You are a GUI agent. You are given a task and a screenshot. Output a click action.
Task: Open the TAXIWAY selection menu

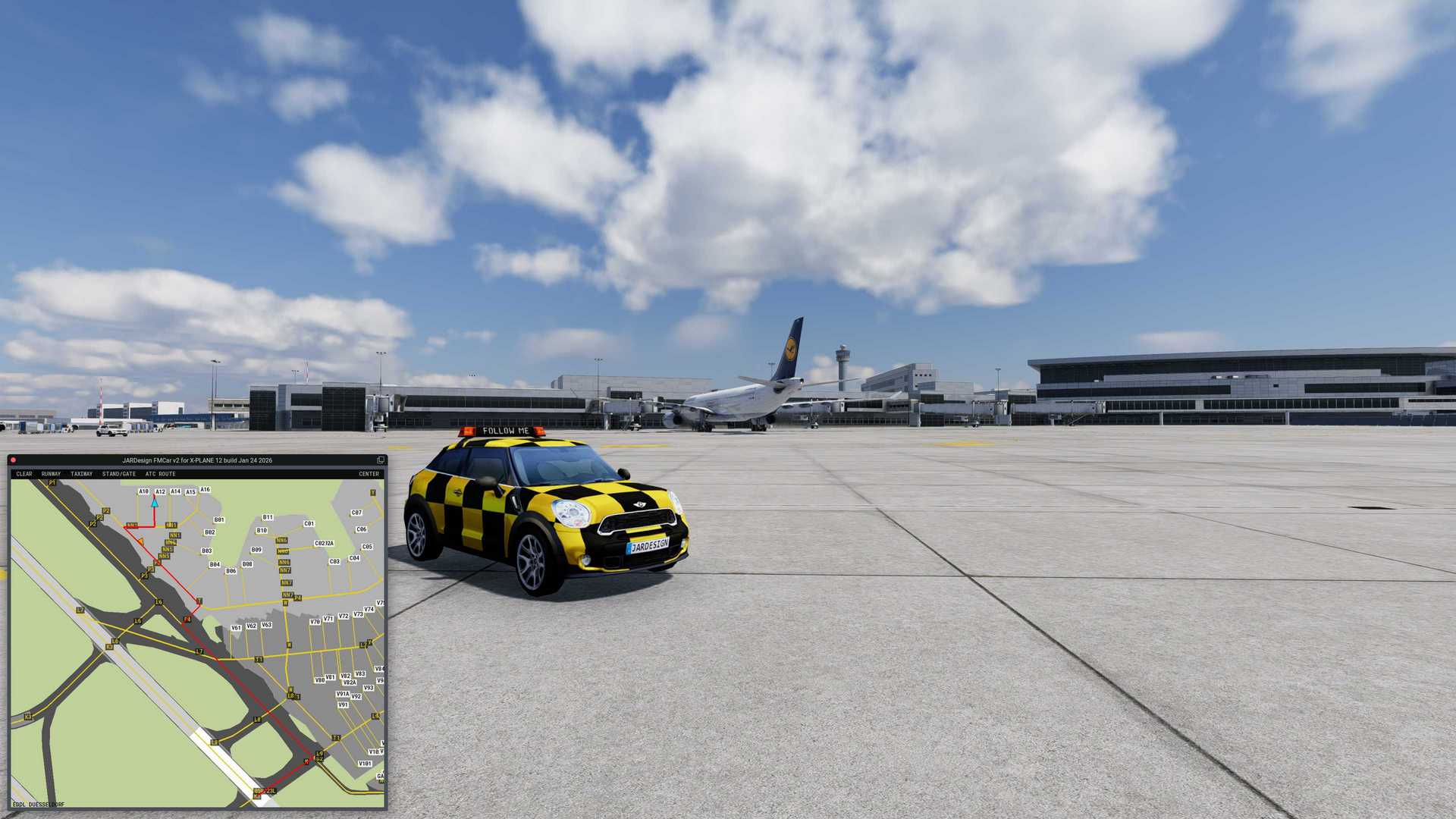pyautogui.click(x=81, y=474)
